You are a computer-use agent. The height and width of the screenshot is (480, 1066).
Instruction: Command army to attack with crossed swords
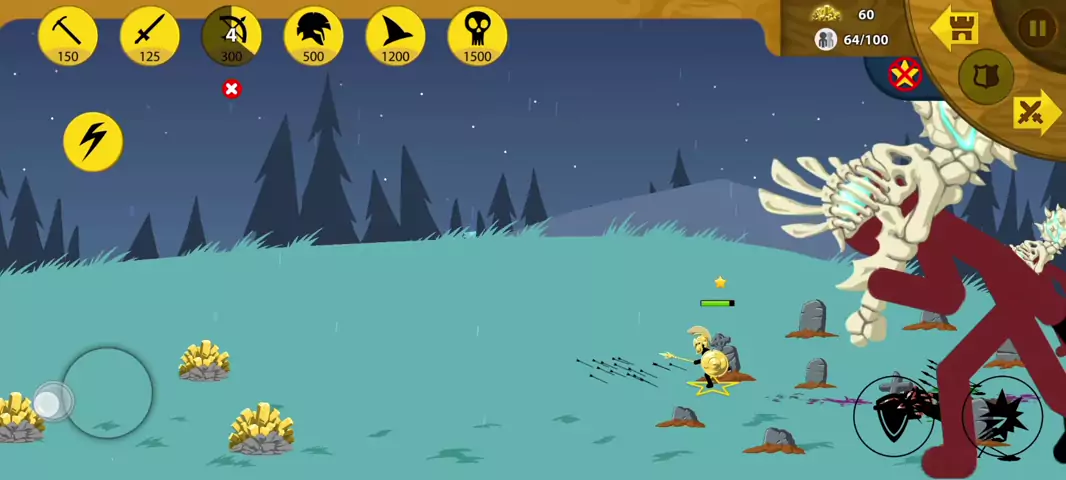[x=1032, y=113]
